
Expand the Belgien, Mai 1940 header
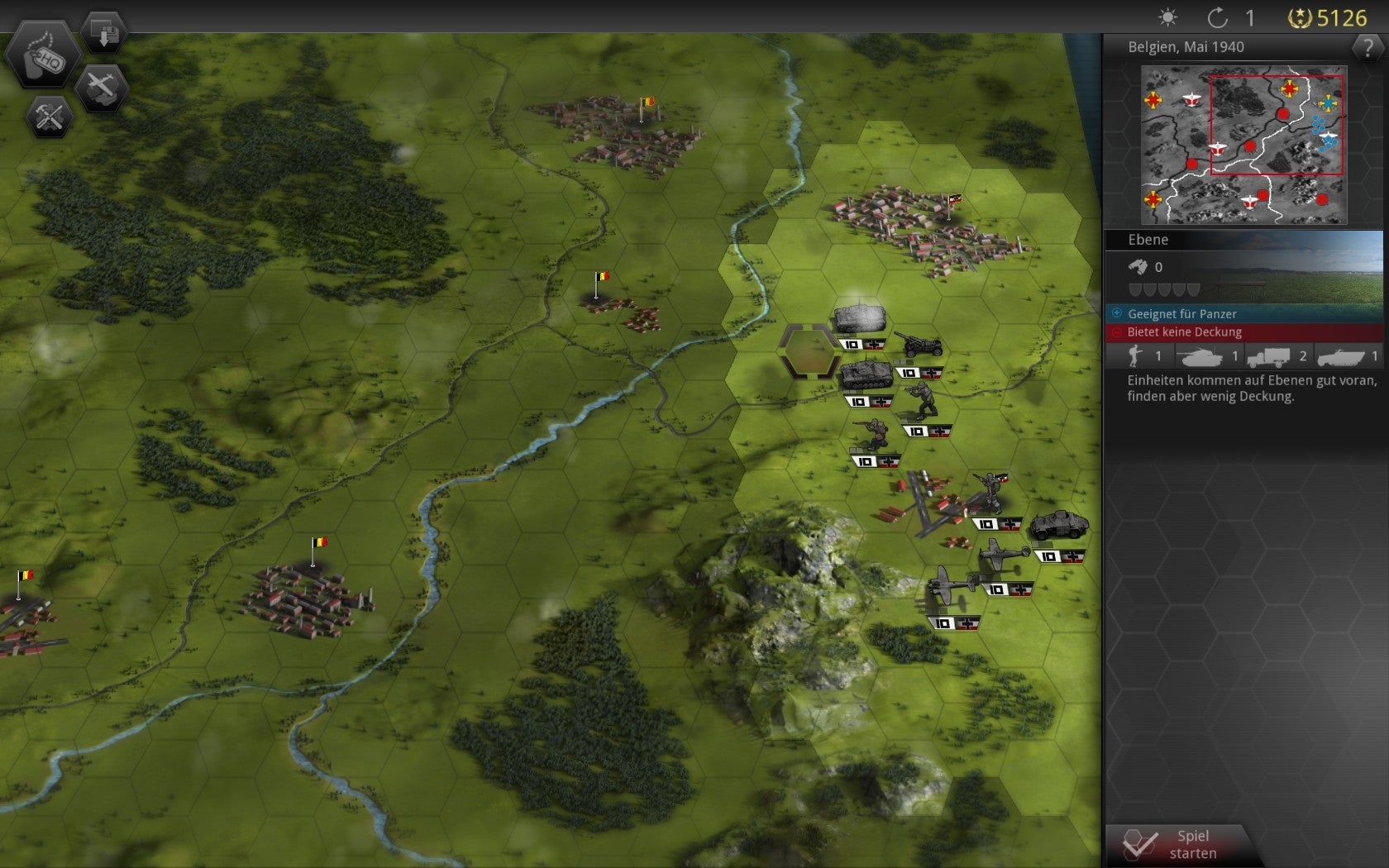[1186, 47]
